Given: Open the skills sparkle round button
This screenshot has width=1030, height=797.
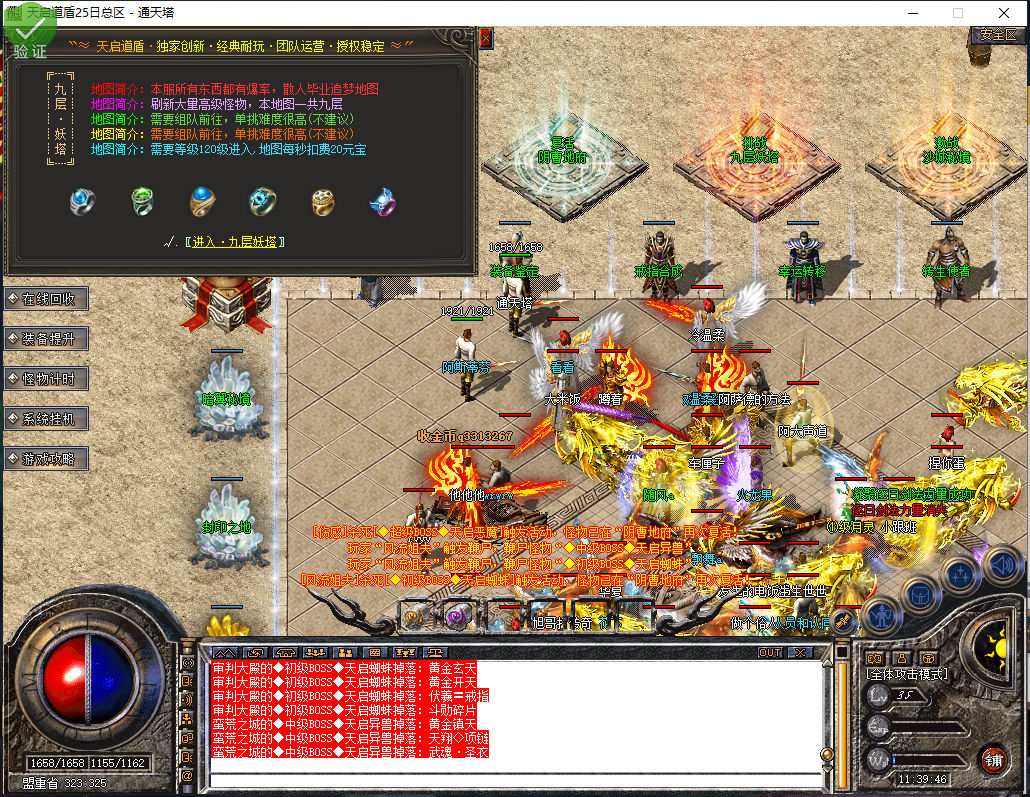Looking at the screenshot, I should click(x=959, y=573).
